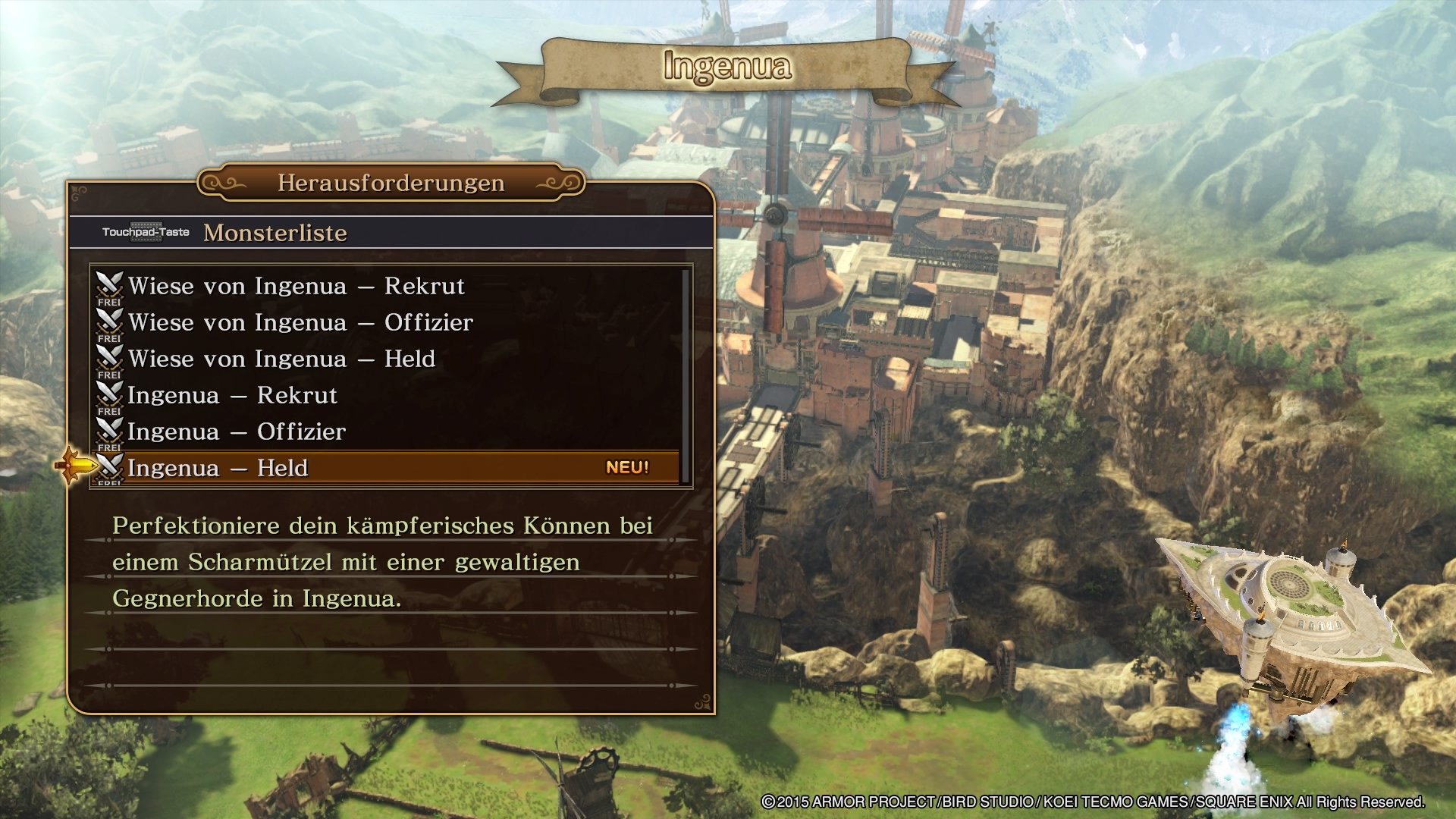
Task: Open the Monsterliste via its header control
Action: click(275, 233)
